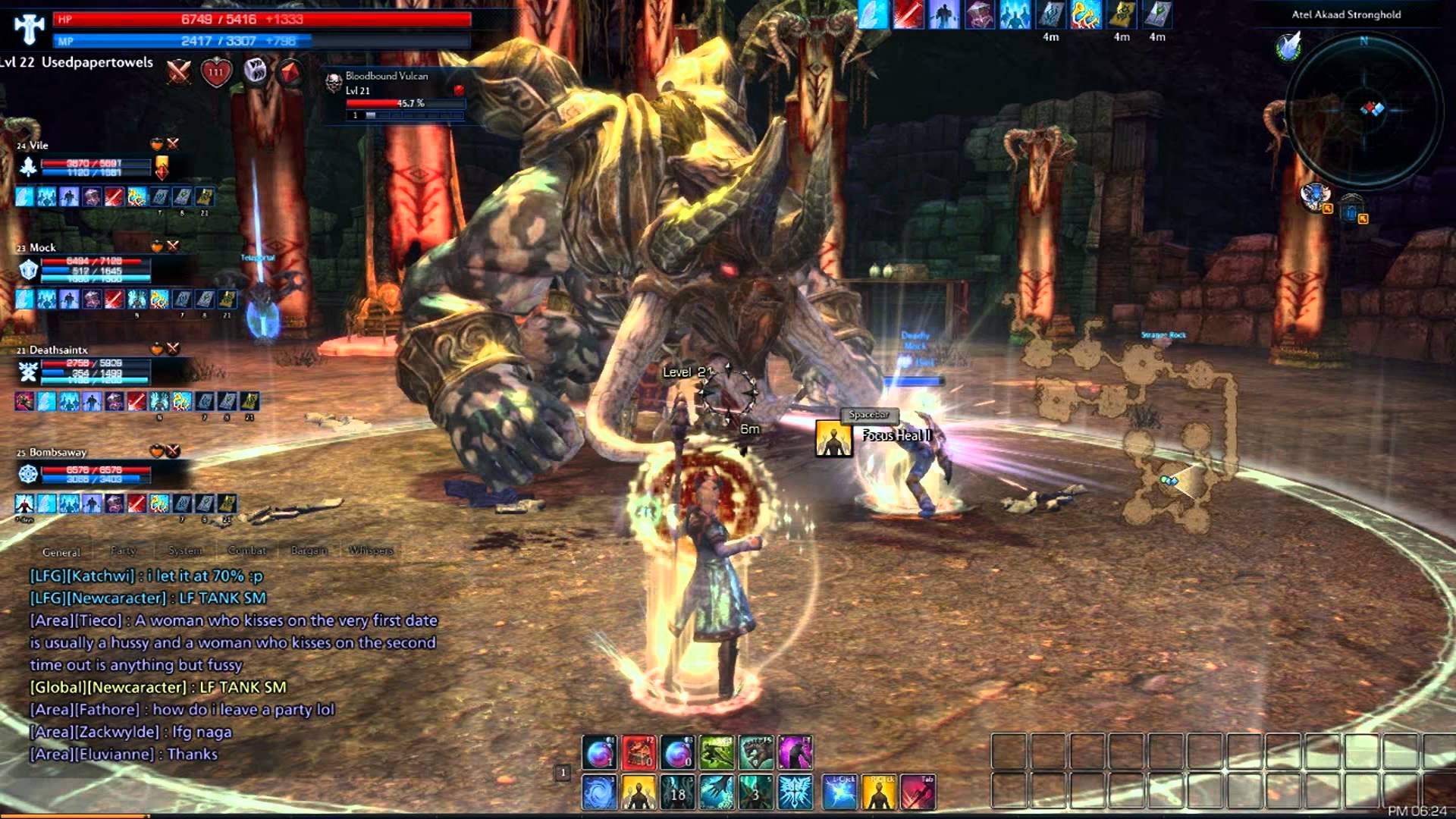
Task: Select the Combat chat tab
Action: coord(247,551)
